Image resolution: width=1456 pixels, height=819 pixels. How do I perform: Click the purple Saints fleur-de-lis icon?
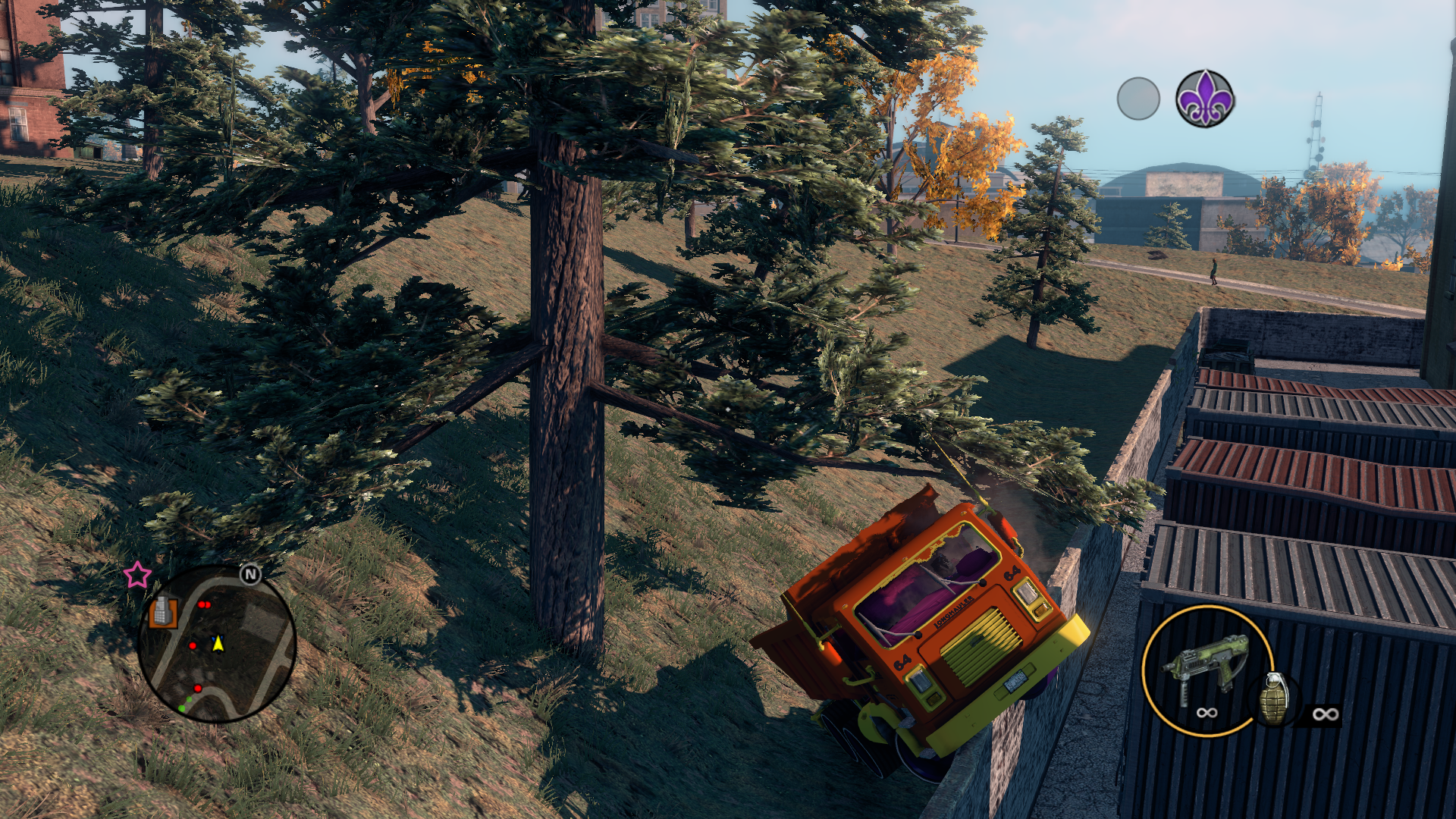[1204, 99]
